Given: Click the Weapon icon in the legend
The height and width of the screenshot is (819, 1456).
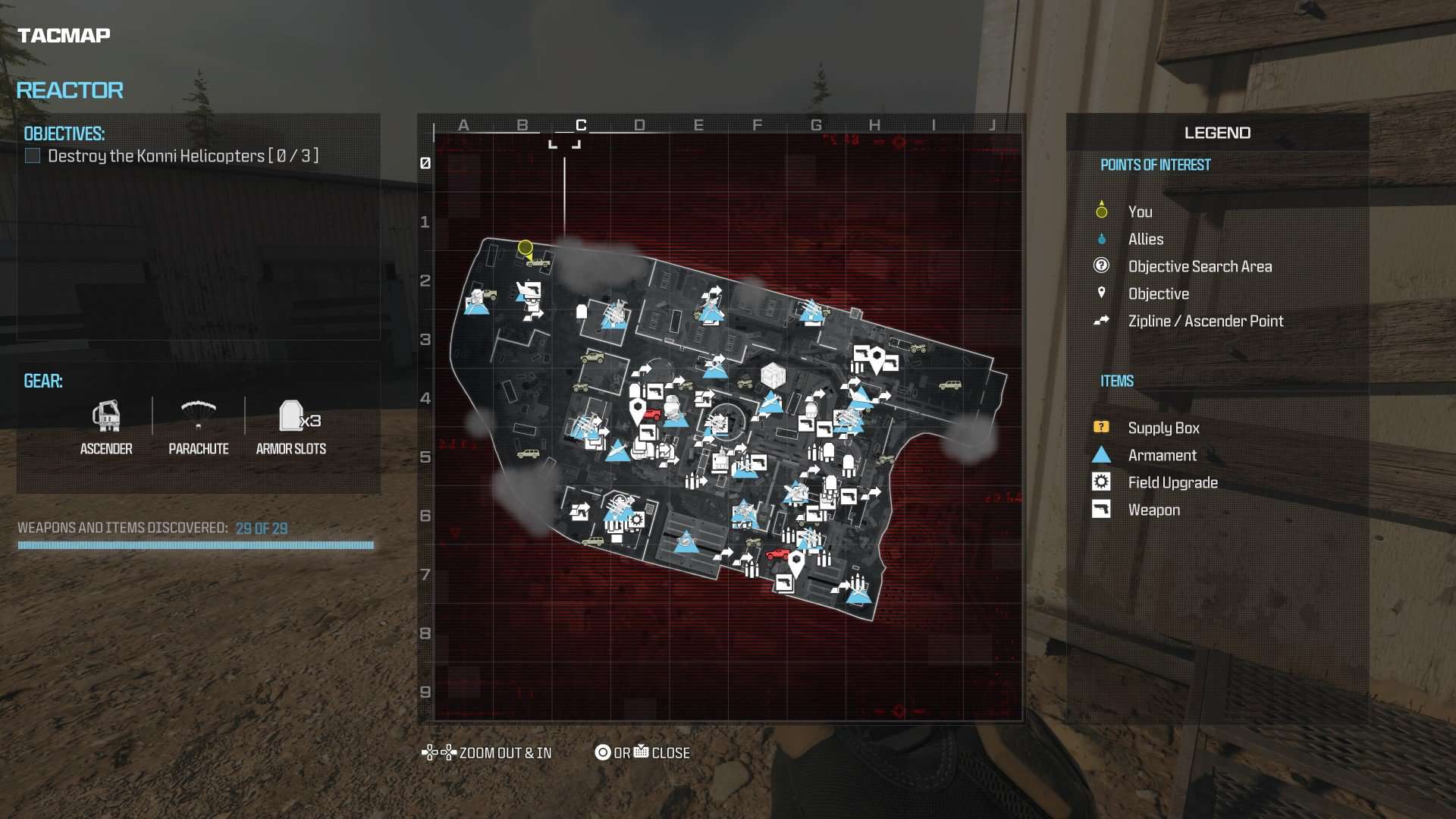Looking at the screenshot, I should click(1101, 509).
